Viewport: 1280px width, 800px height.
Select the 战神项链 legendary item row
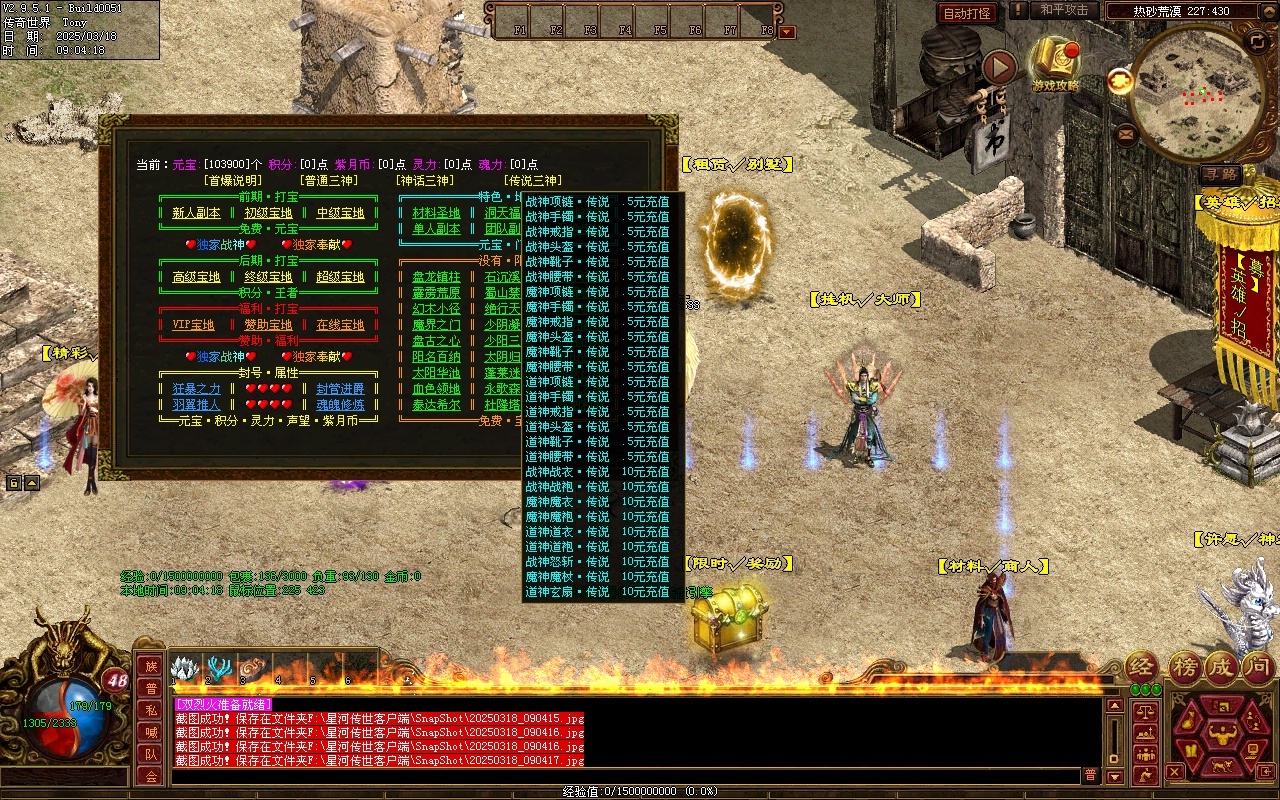point(598,202)
